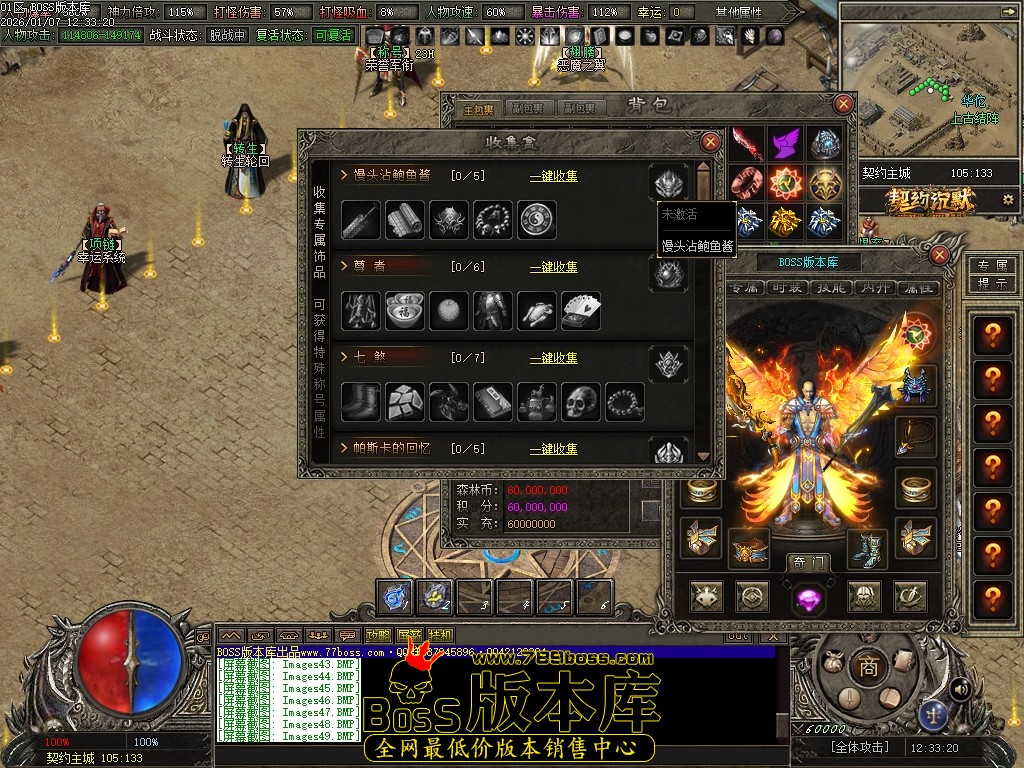Click 一键收集 for 馒头沾鲍鱼酱 set

coord(553,176)
